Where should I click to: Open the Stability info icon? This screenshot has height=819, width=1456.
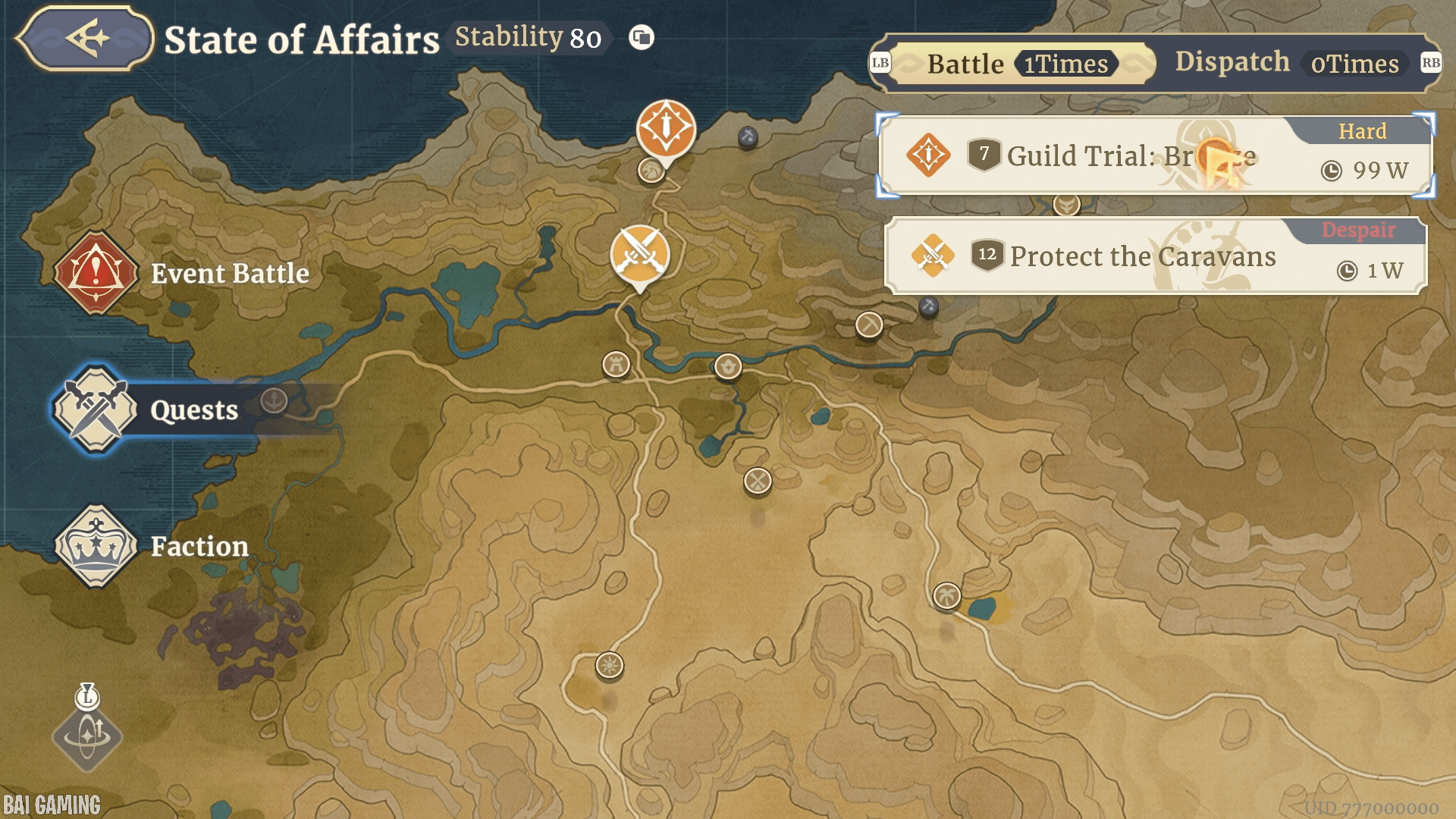click(642, 37)
